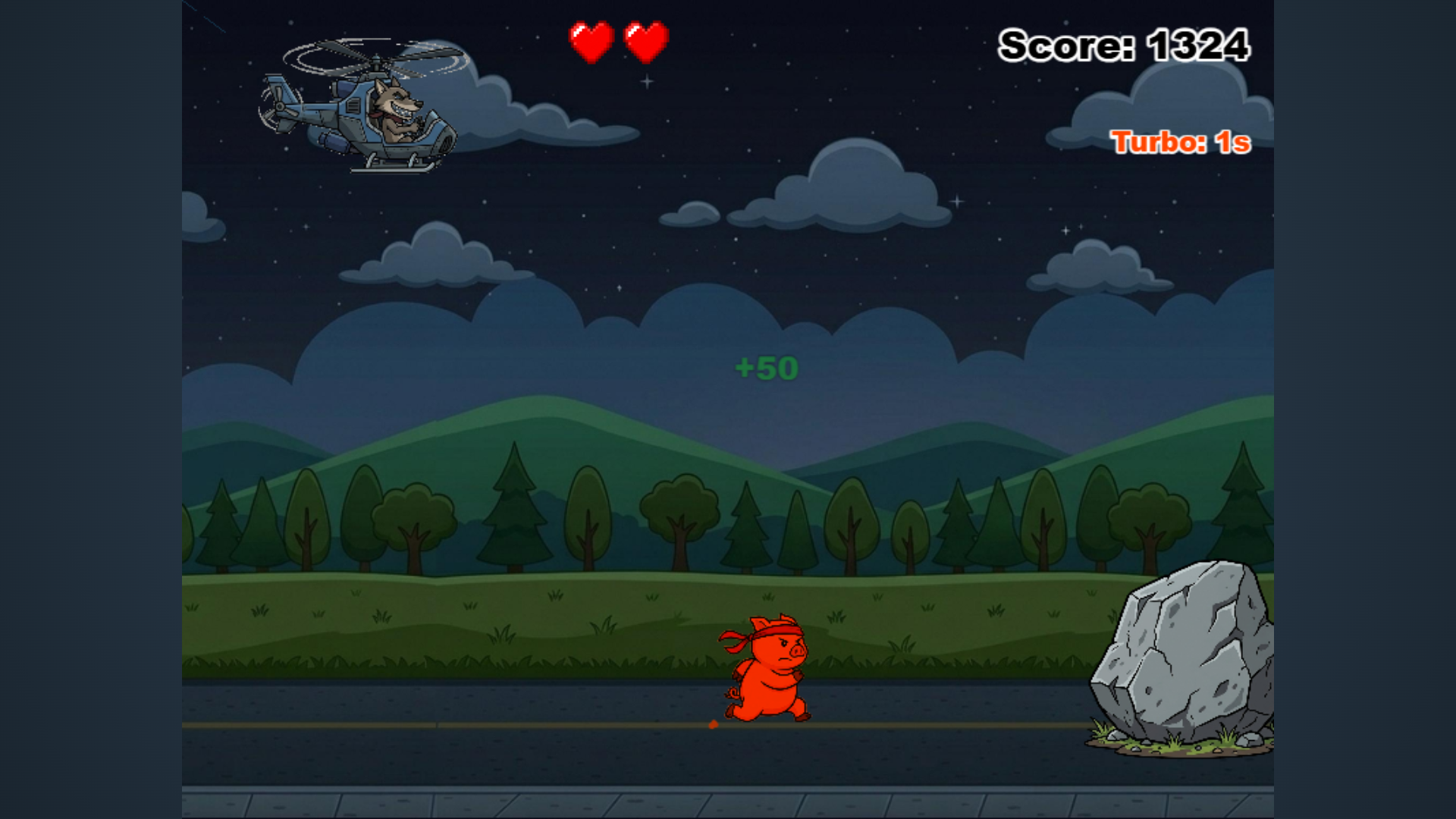Toggle the Turbo: 1s indicator
Image resolution: width=1456 pixels, height=819 pixels.
[x=1181, y=141]
